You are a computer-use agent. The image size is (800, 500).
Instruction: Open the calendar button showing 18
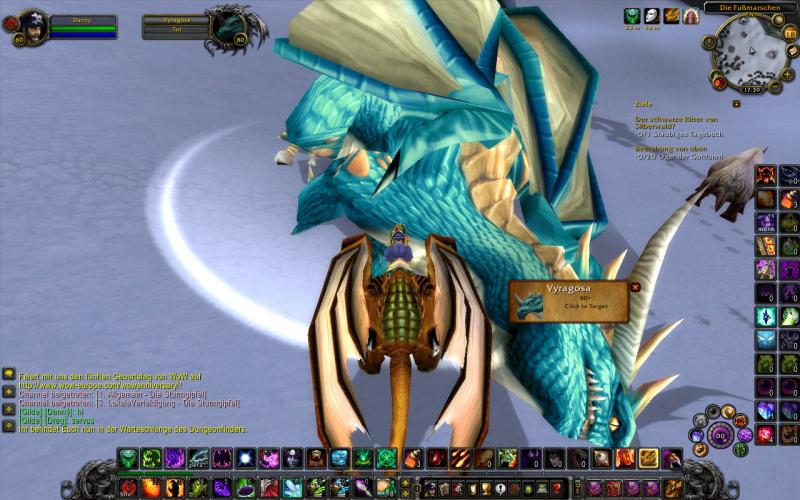coord(789,33)
